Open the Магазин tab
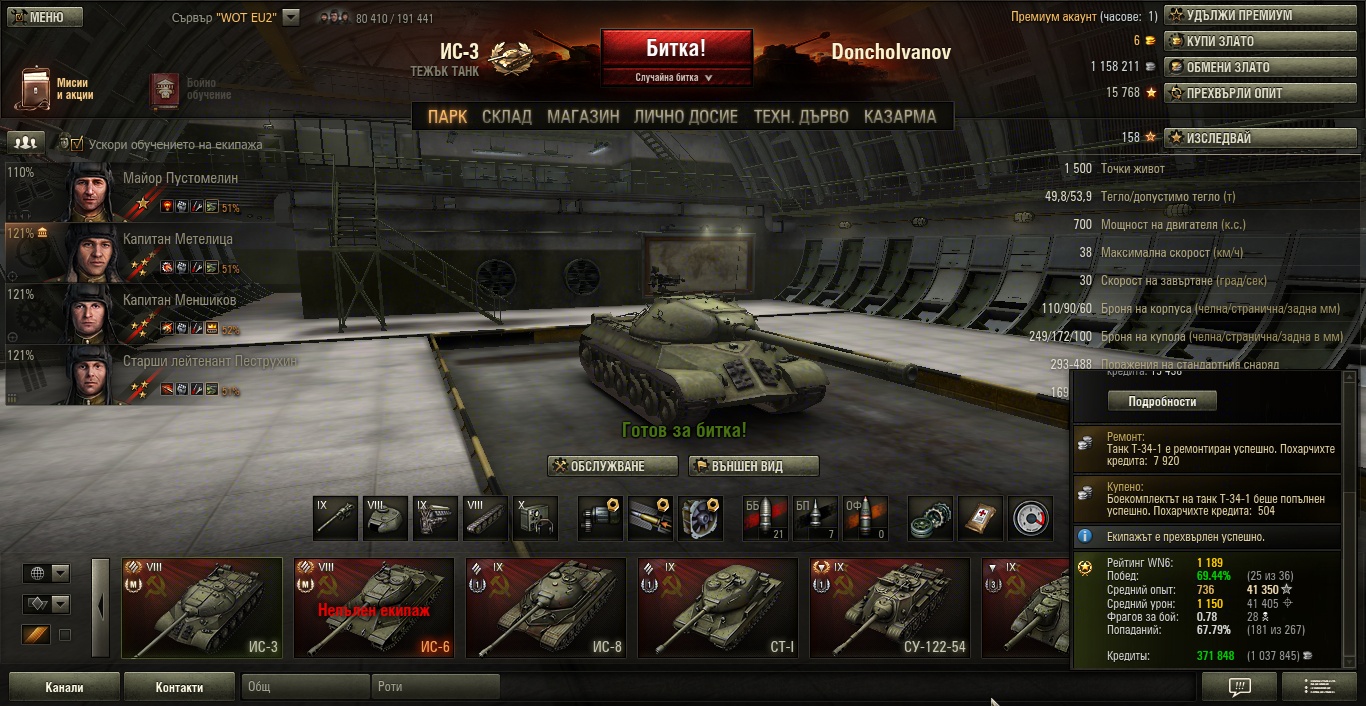The image size is (1366, 706). (x=583, y=116)
